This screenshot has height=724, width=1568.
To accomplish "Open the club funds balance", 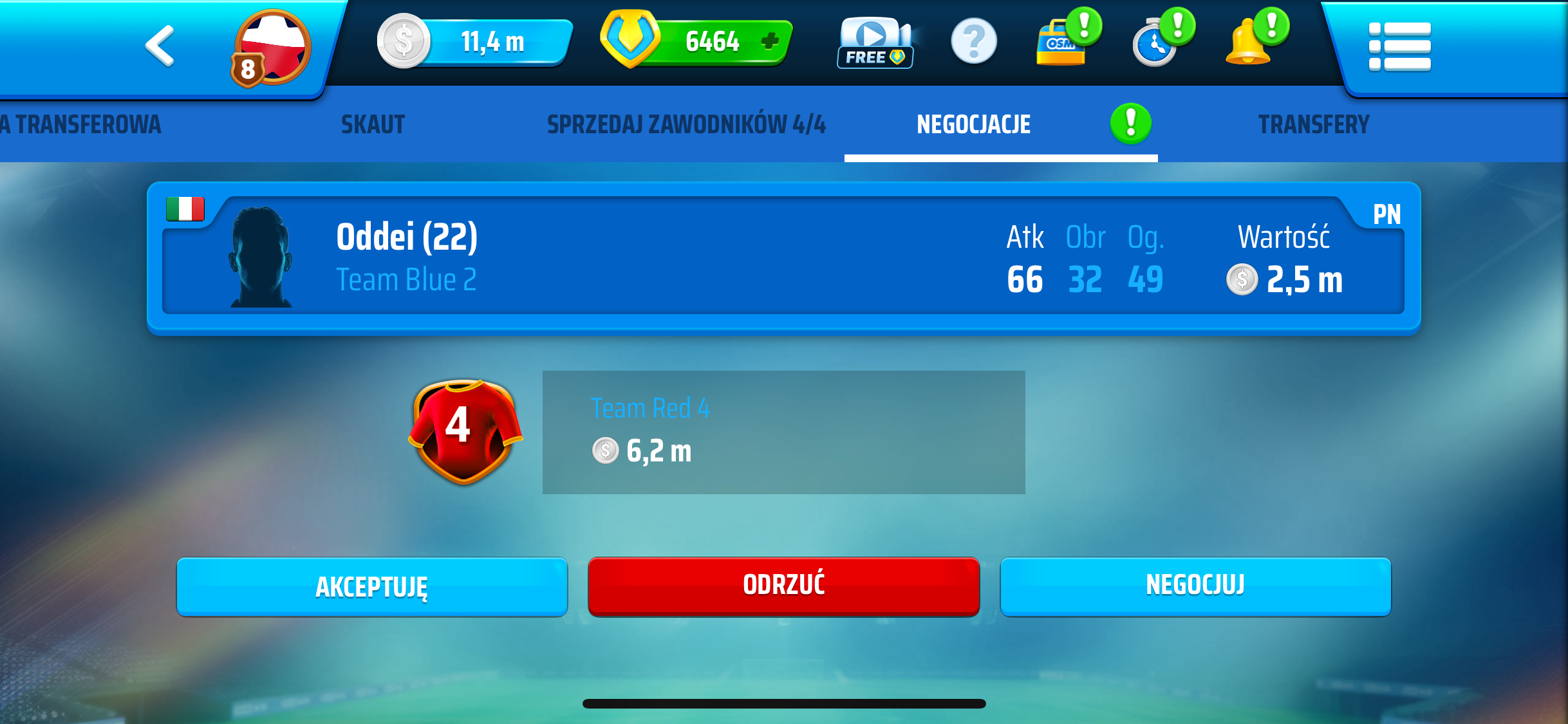I will [x=476, y=42].
